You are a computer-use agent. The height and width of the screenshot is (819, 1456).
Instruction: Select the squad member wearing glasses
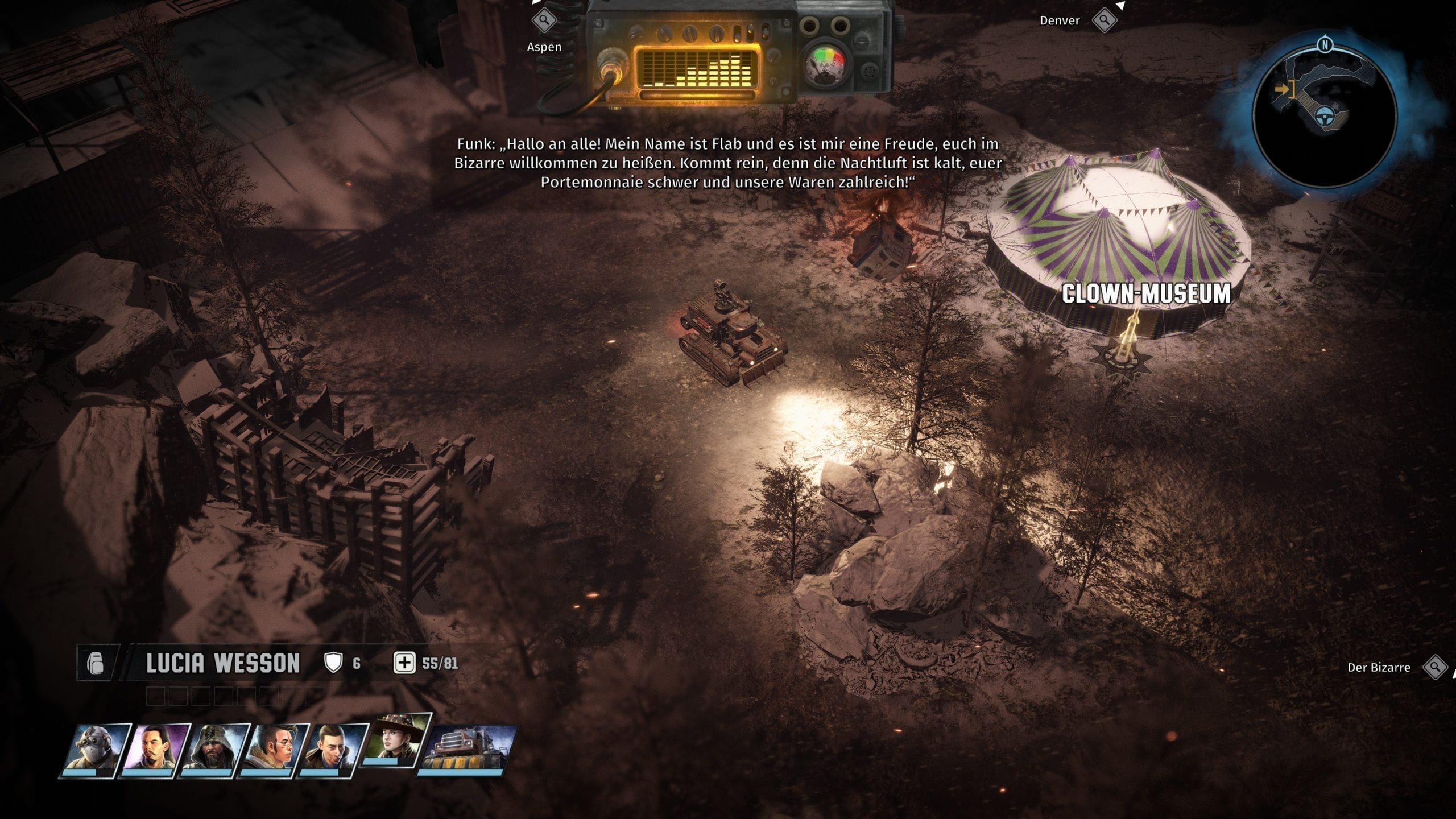click(274, 748)
